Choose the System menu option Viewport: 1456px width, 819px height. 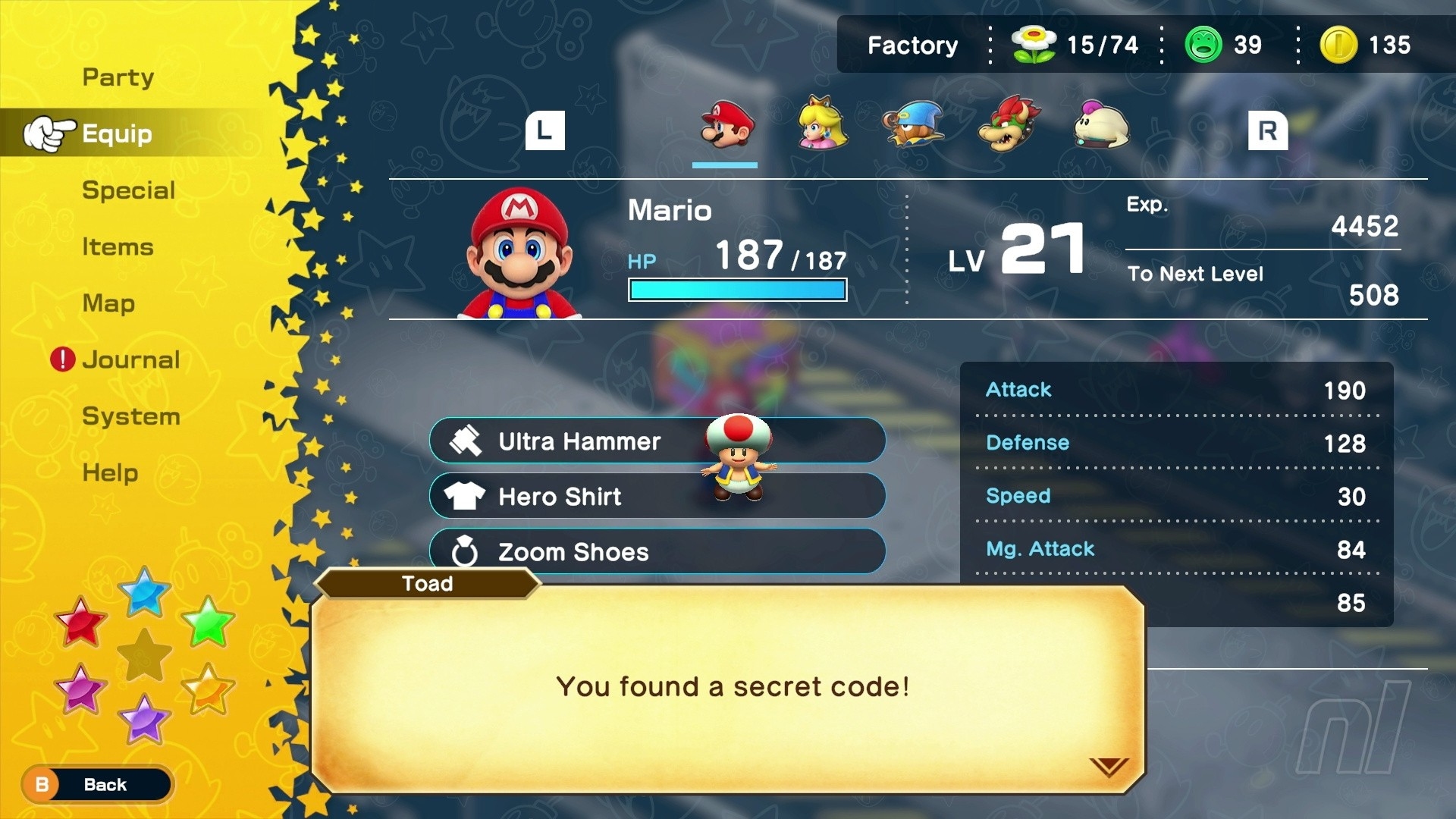click(130, 416)
